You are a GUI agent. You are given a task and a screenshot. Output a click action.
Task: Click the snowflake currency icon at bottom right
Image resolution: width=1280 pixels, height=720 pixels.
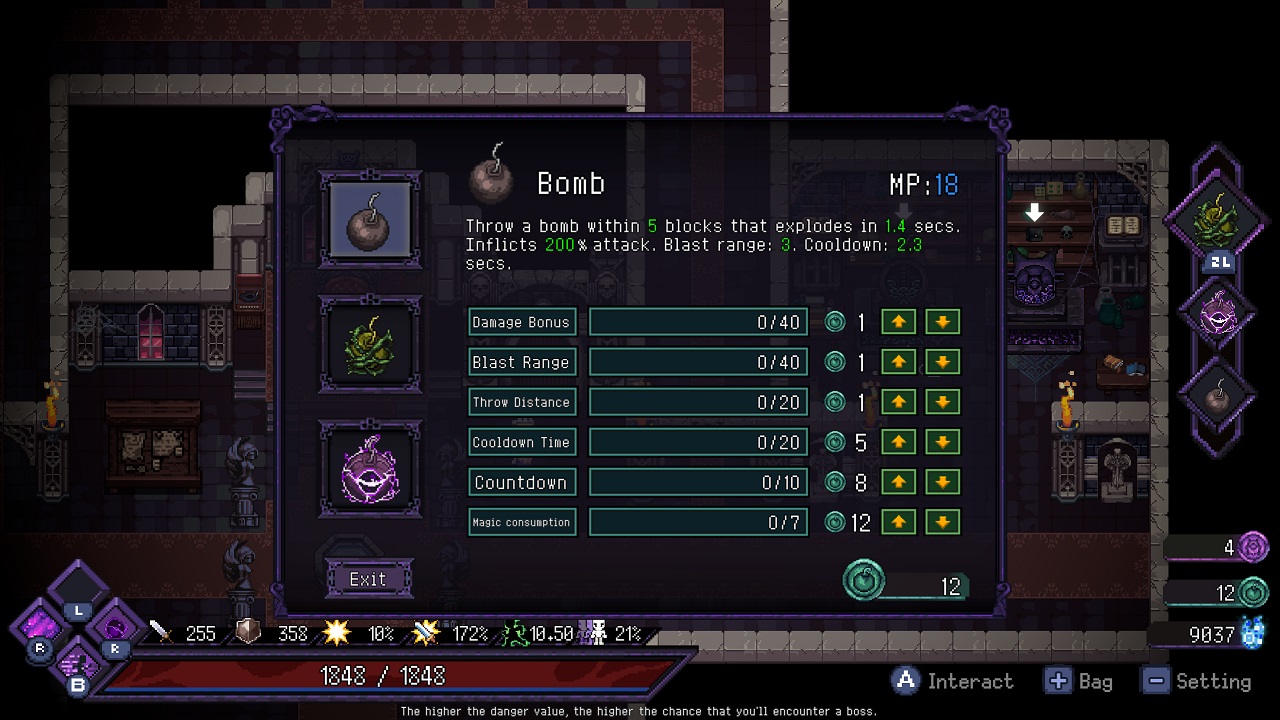point(1252,633)
